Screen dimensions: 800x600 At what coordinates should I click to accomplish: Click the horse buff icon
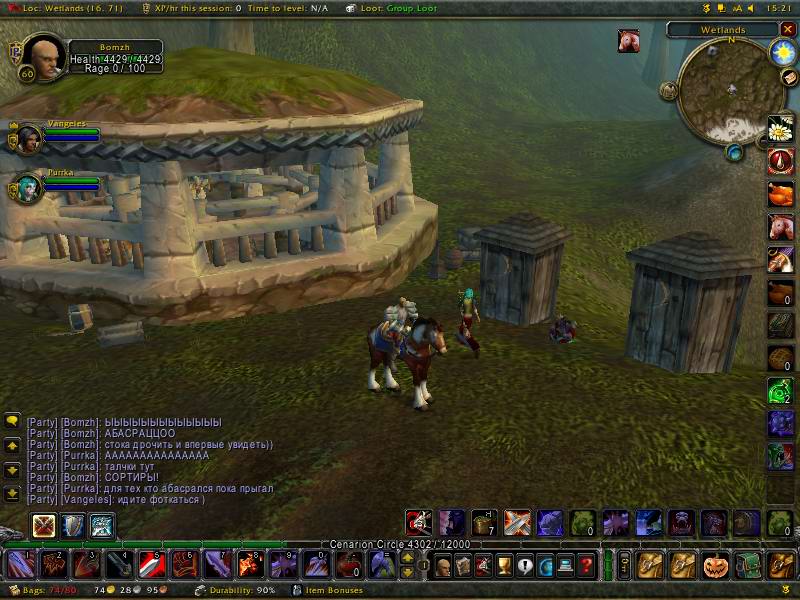(x=629, y=41)
